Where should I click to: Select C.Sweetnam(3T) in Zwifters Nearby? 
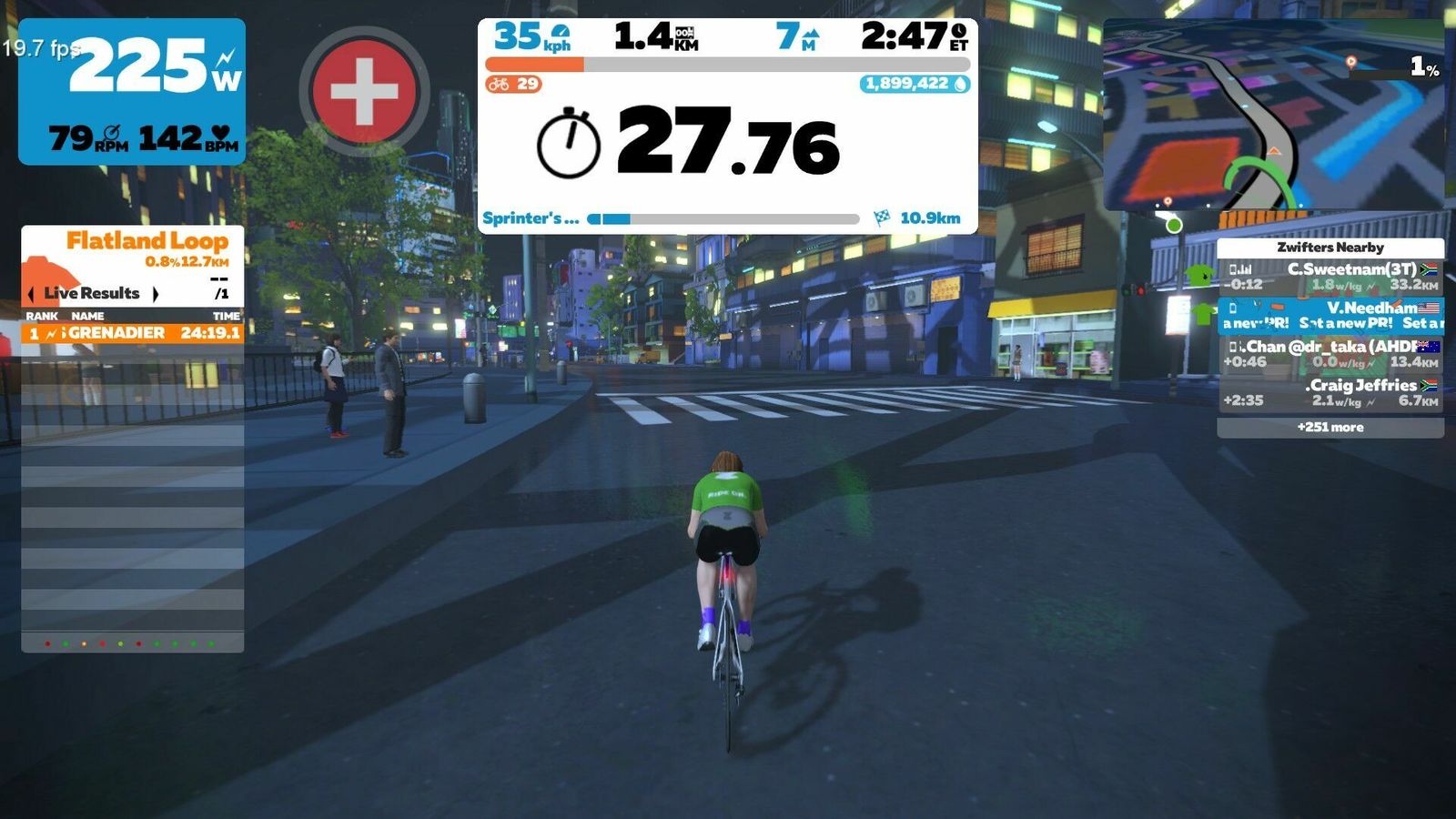click(1330, 277)
